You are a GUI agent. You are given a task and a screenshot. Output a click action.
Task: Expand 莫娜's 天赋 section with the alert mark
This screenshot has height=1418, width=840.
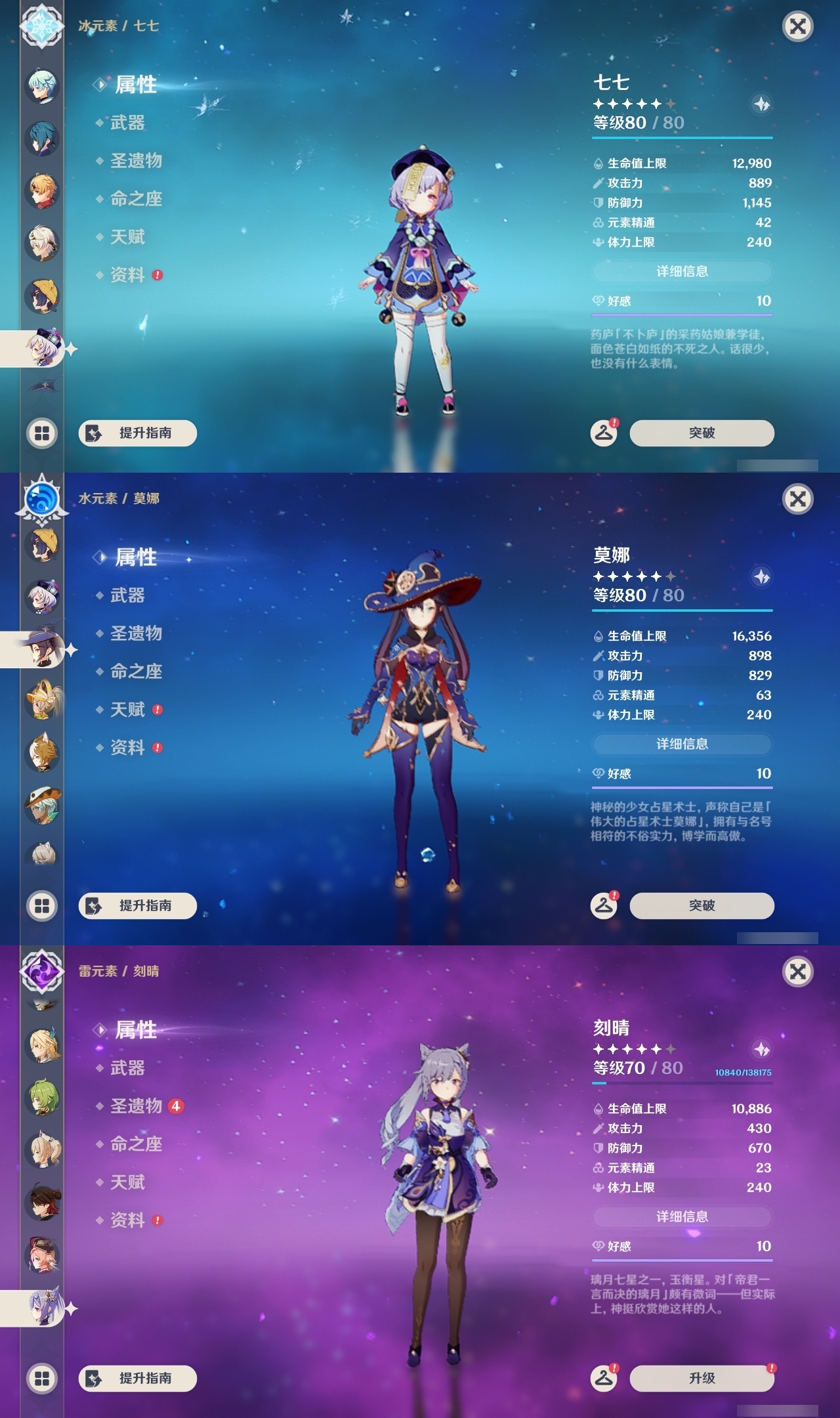click(x=129, y=710)
